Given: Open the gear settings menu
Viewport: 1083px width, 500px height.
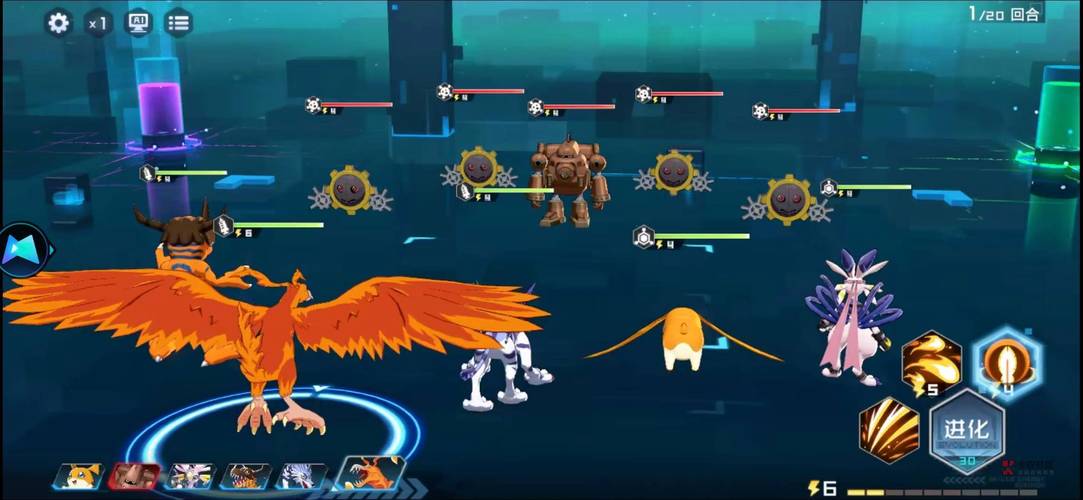Looking at the screenshot, I should 59,22.
